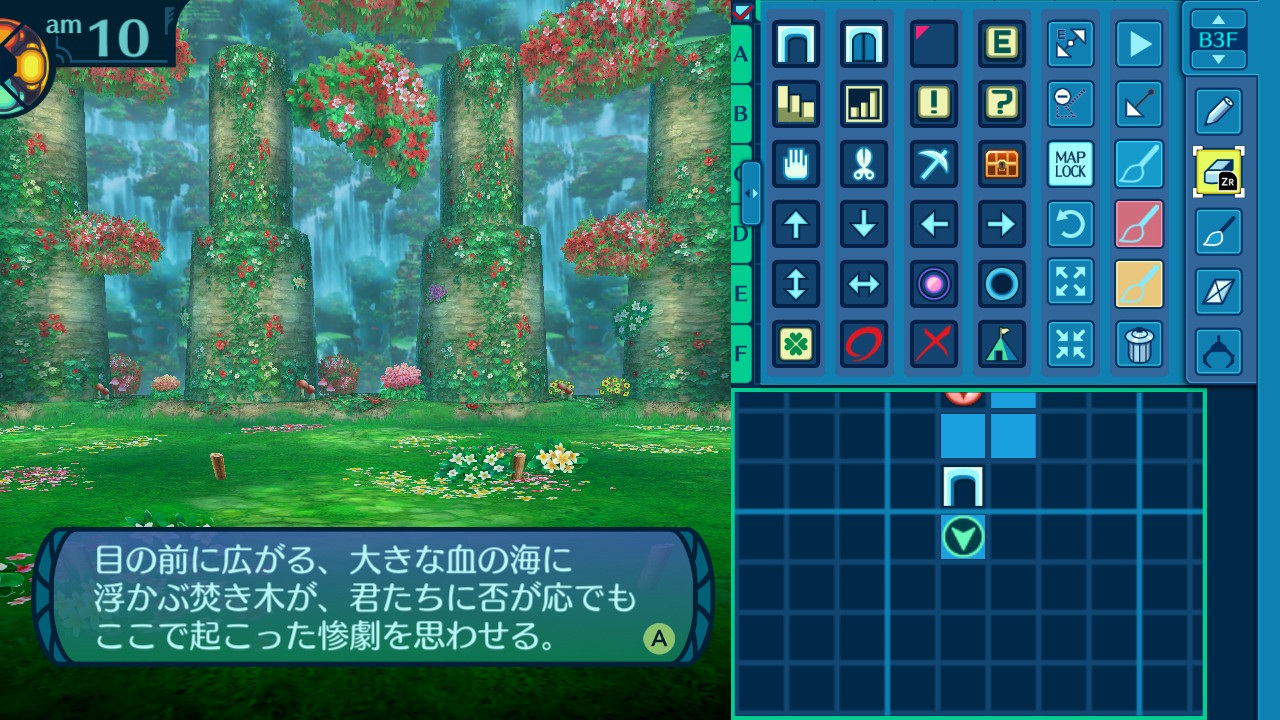
Task: Select the four-leaf clover icon
Action: [796, 344]
